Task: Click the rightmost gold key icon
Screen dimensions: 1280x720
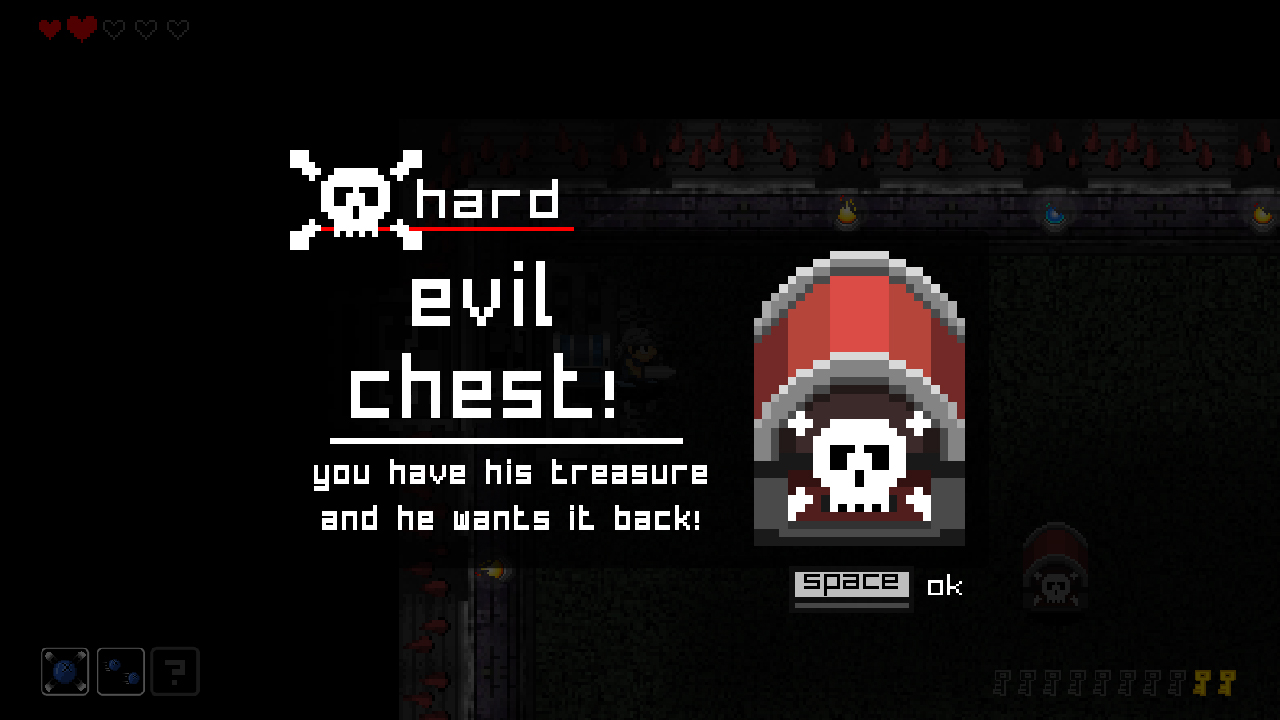Action: click(1228, 682)
